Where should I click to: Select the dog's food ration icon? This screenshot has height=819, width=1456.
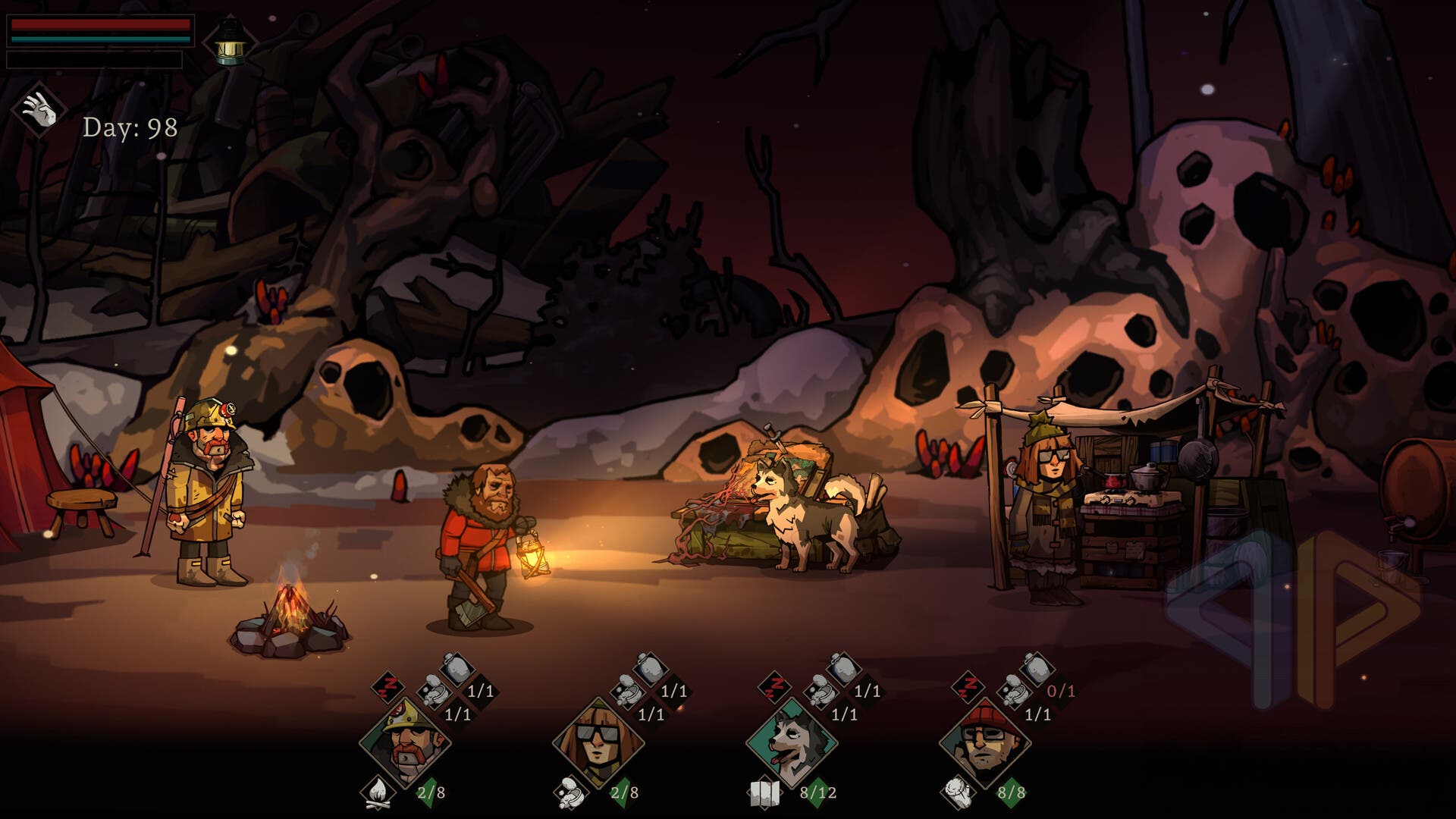821,693
